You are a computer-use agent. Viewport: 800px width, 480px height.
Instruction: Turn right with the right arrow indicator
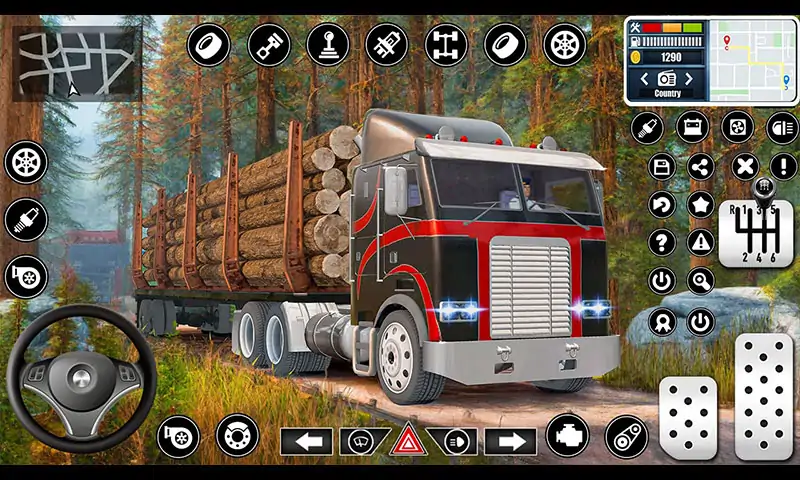(511, 441)
